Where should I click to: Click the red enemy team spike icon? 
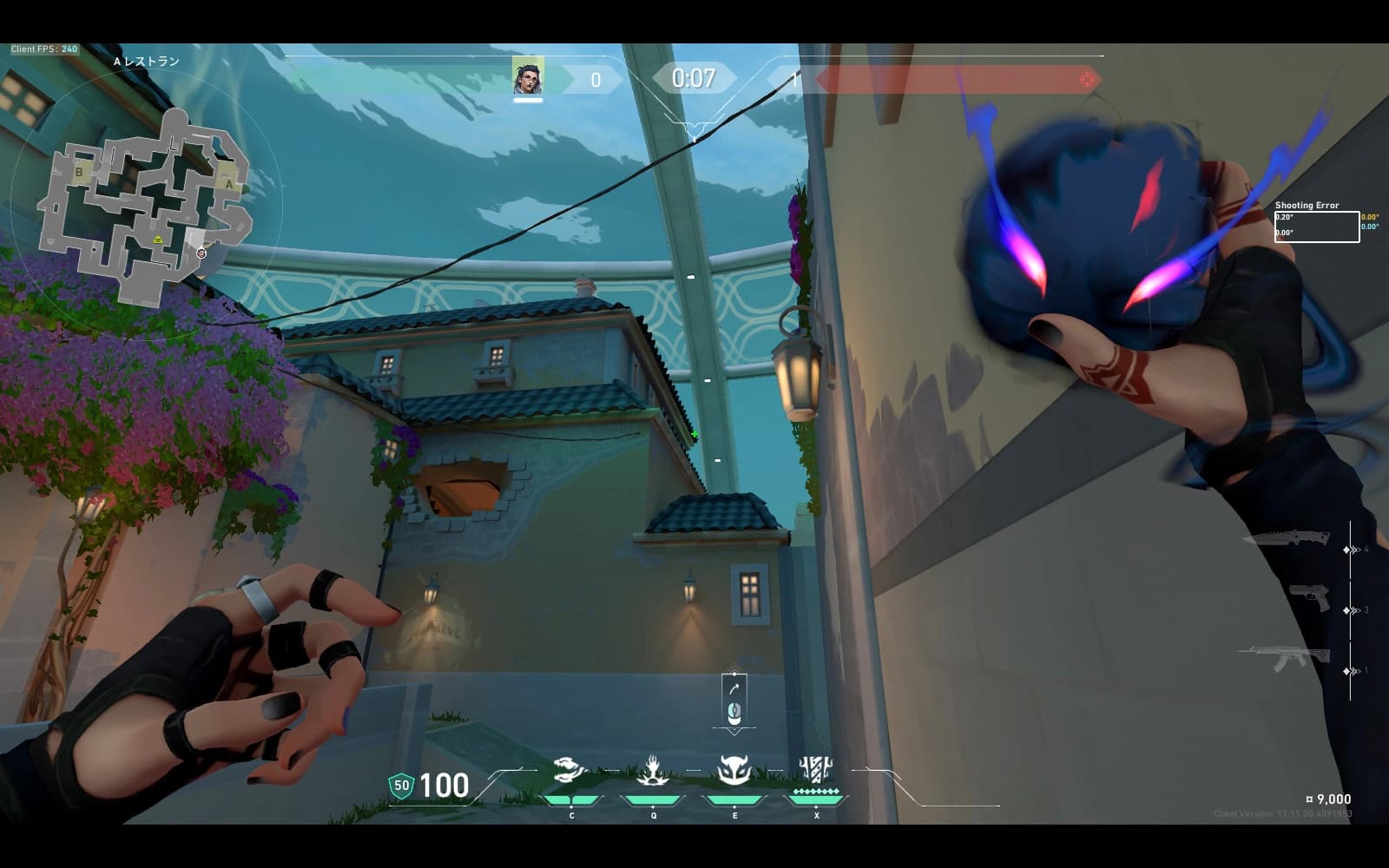point(1087,80)
